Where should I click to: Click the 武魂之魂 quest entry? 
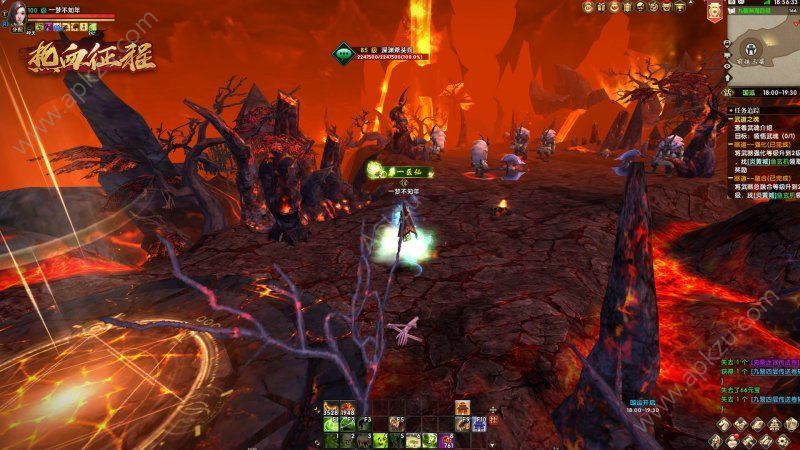[x=745, y=122]
